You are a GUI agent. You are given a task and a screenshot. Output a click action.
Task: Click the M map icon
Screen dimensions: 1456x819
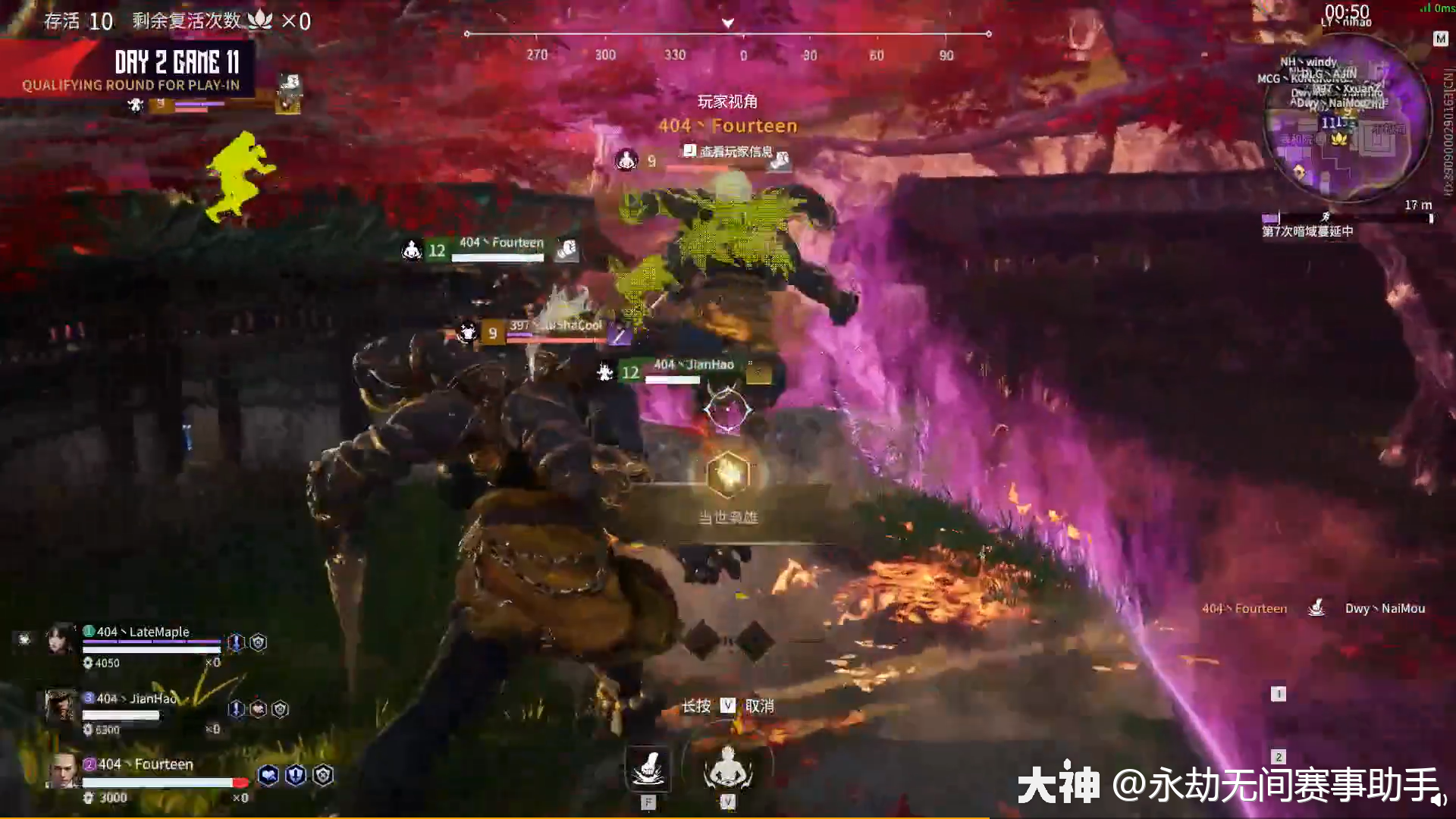coord(1440,39)
